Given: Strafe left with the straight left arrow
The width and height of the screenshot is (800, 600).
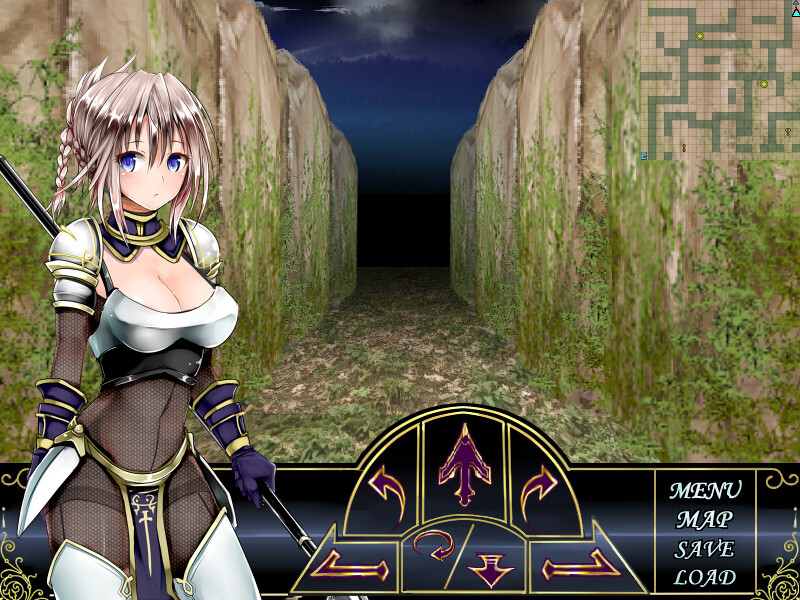Looking at the screenshot, I should [x=350, y=569].
